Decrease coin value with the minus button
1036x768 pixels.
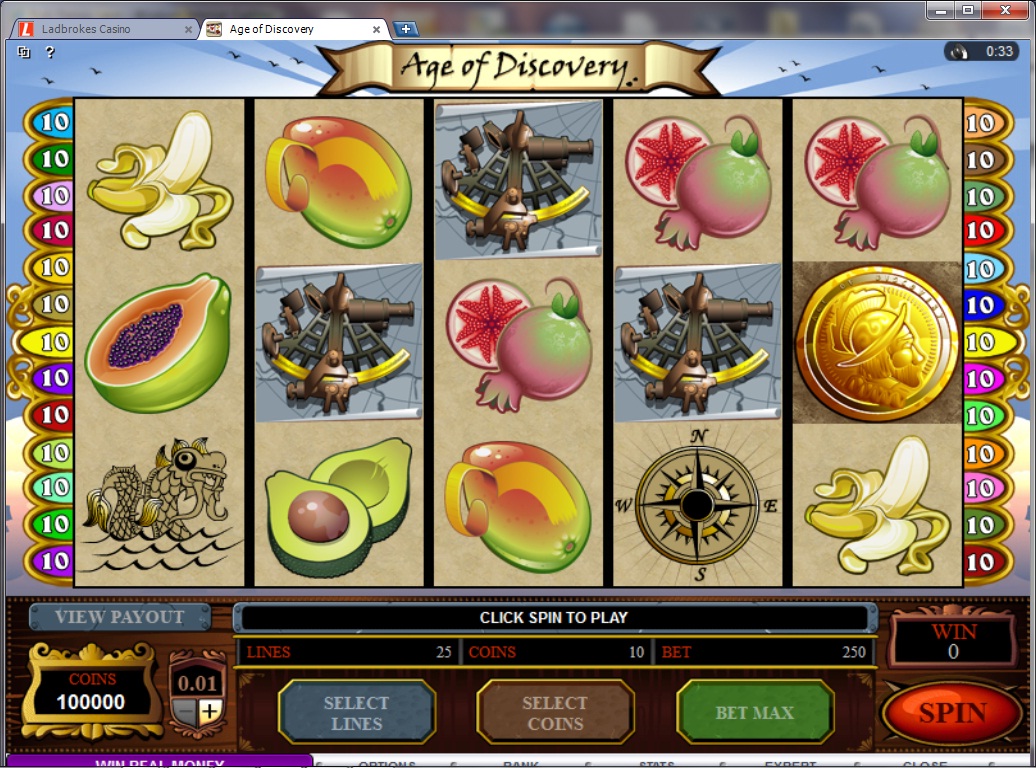tap(186, 712)
